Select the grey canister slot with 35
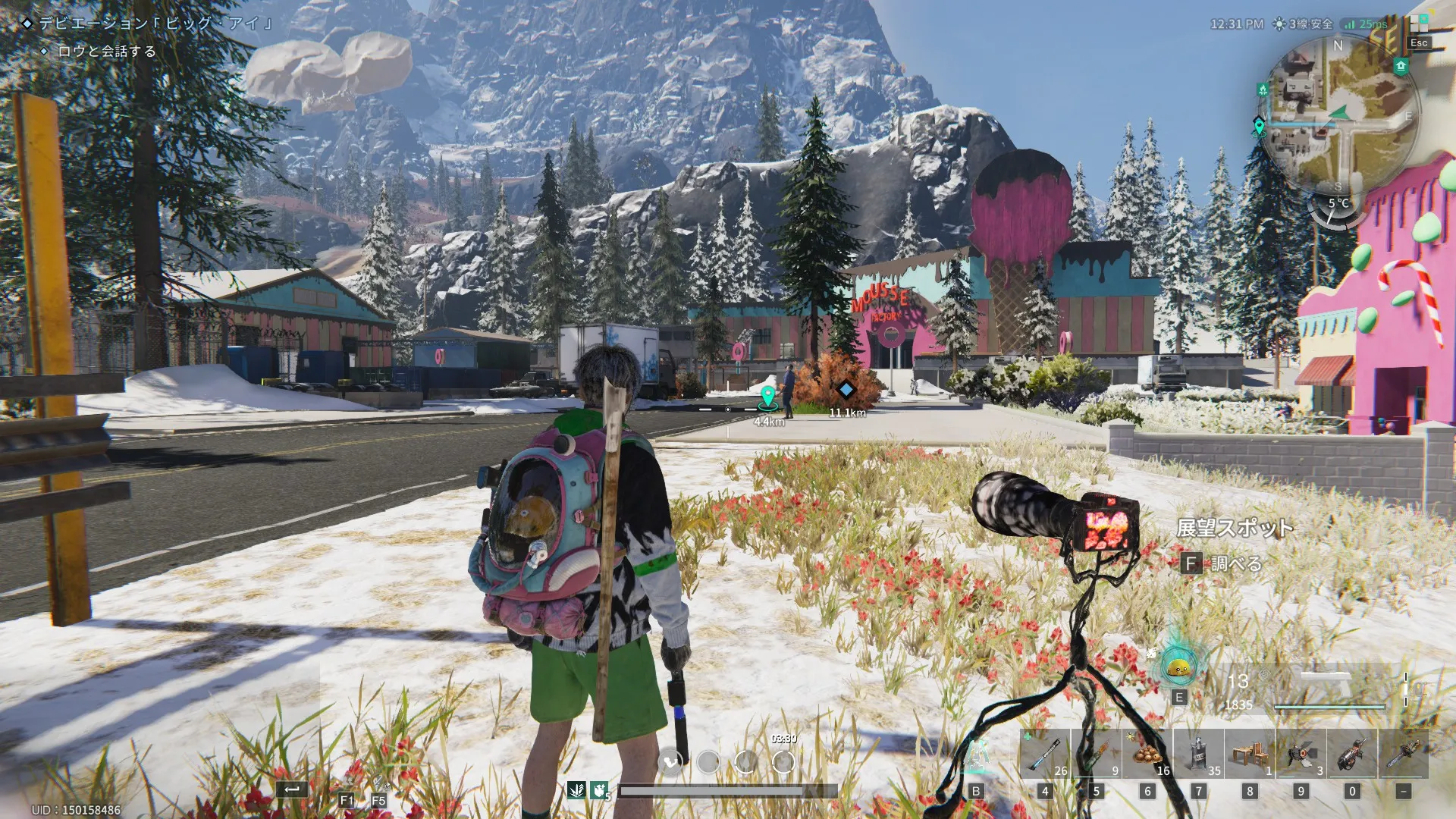1456x819 pixels. 1198,755
